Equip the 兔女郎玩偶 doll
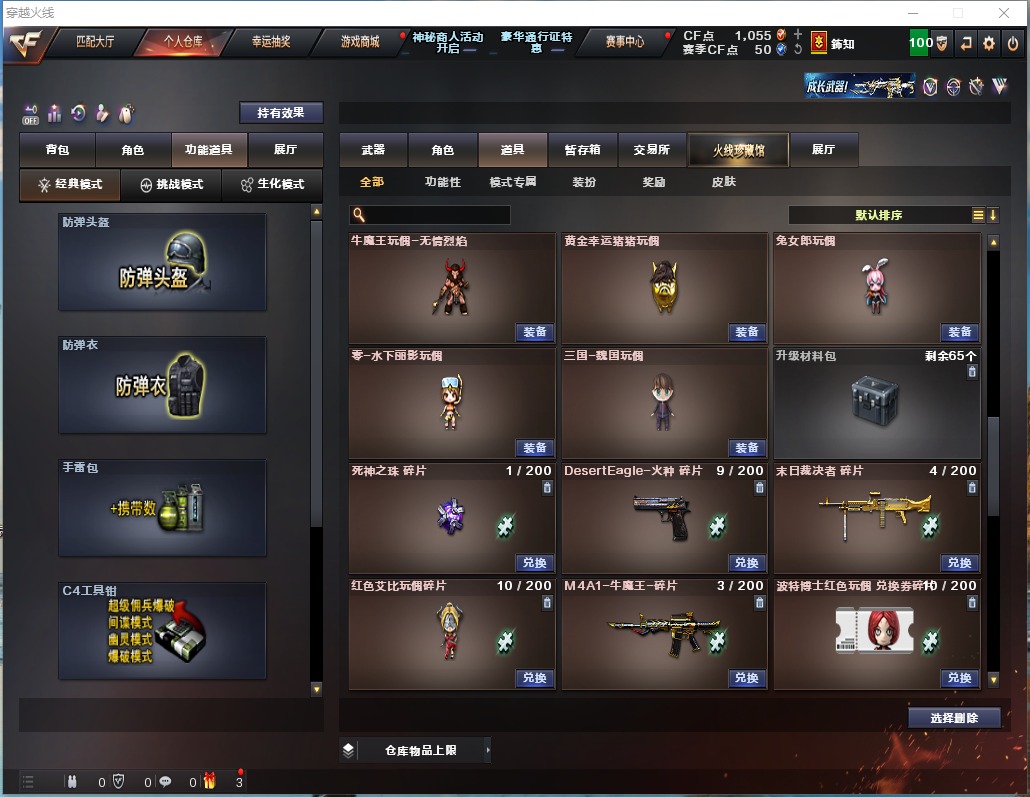 (x=959, y=332)
